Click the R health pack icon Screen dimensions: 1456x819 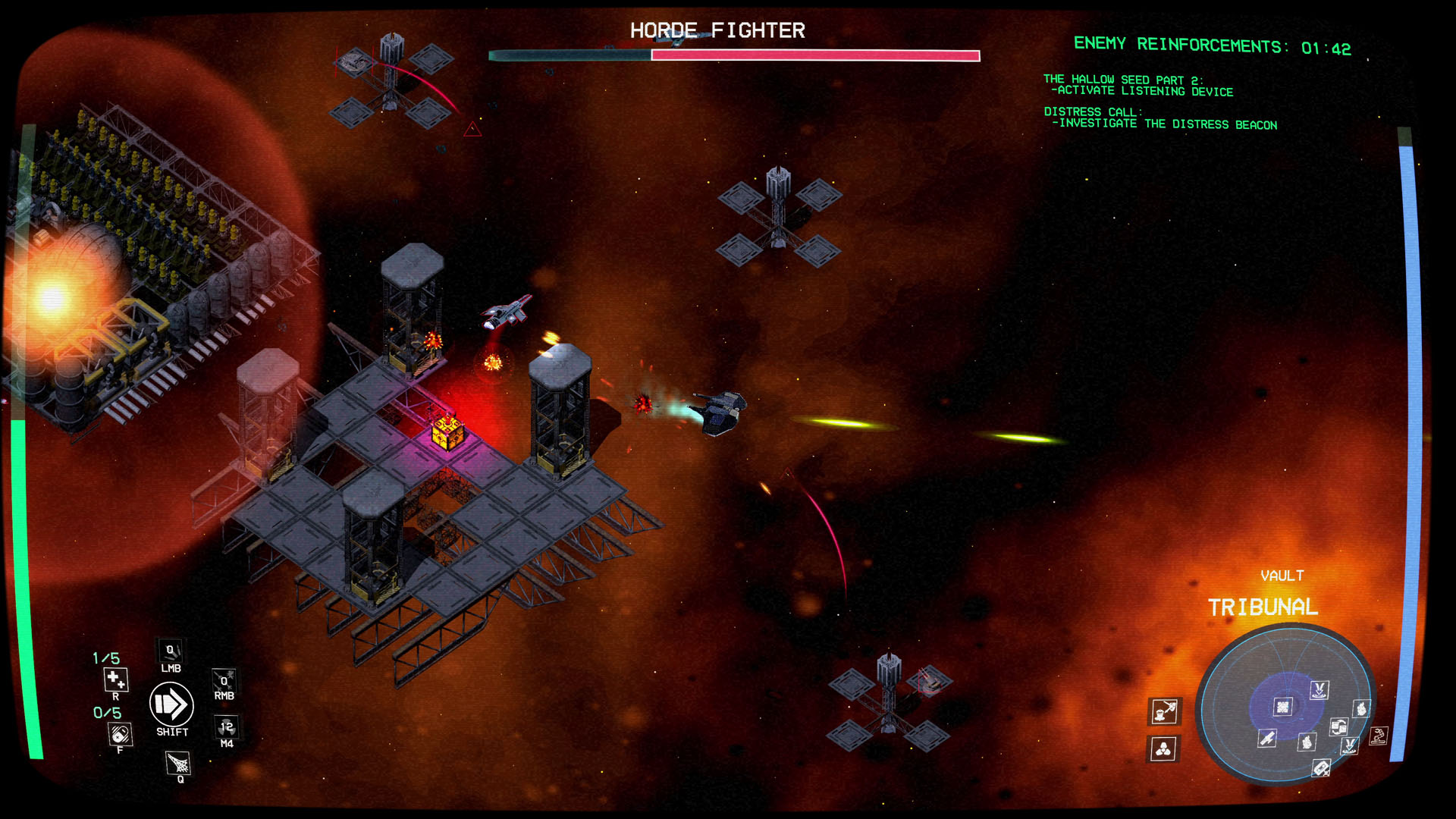116,680
